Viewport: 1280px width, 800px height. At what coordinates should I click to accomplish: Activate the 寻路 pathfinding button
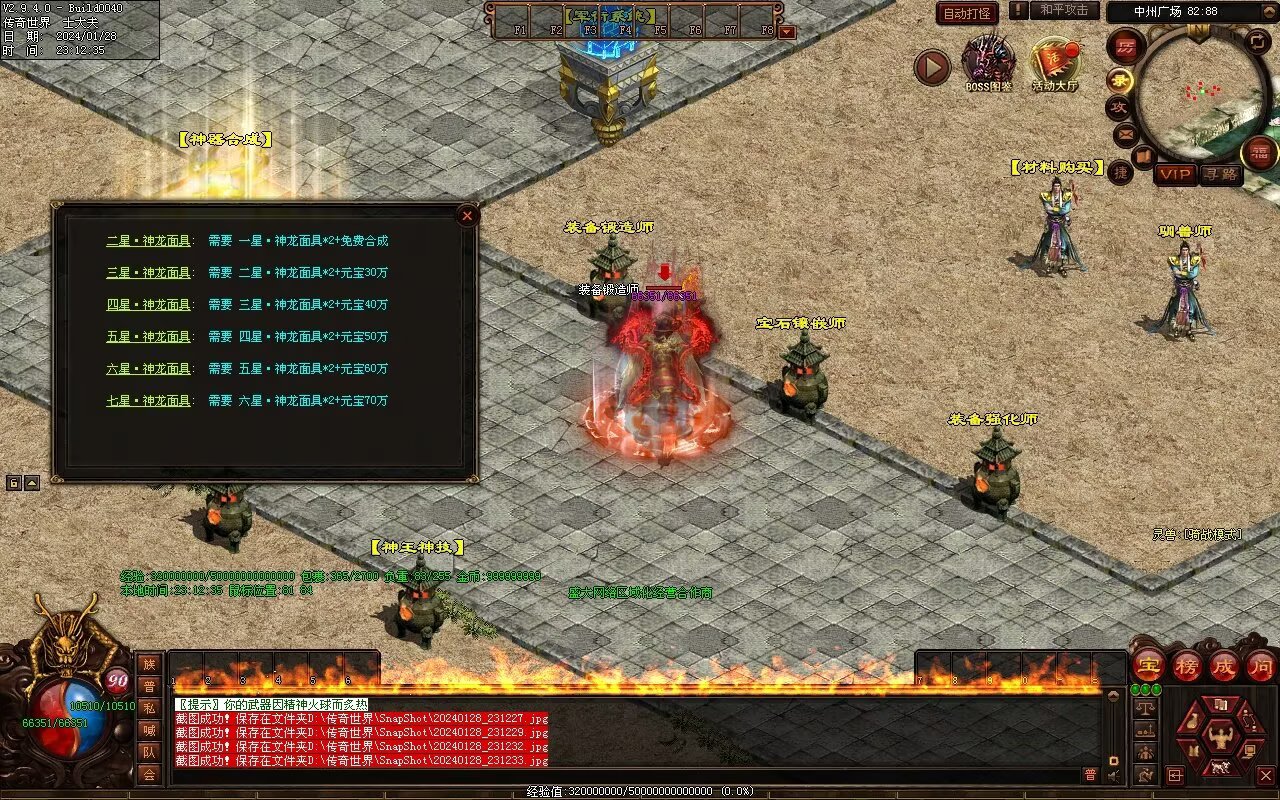tap(1219, 174)
